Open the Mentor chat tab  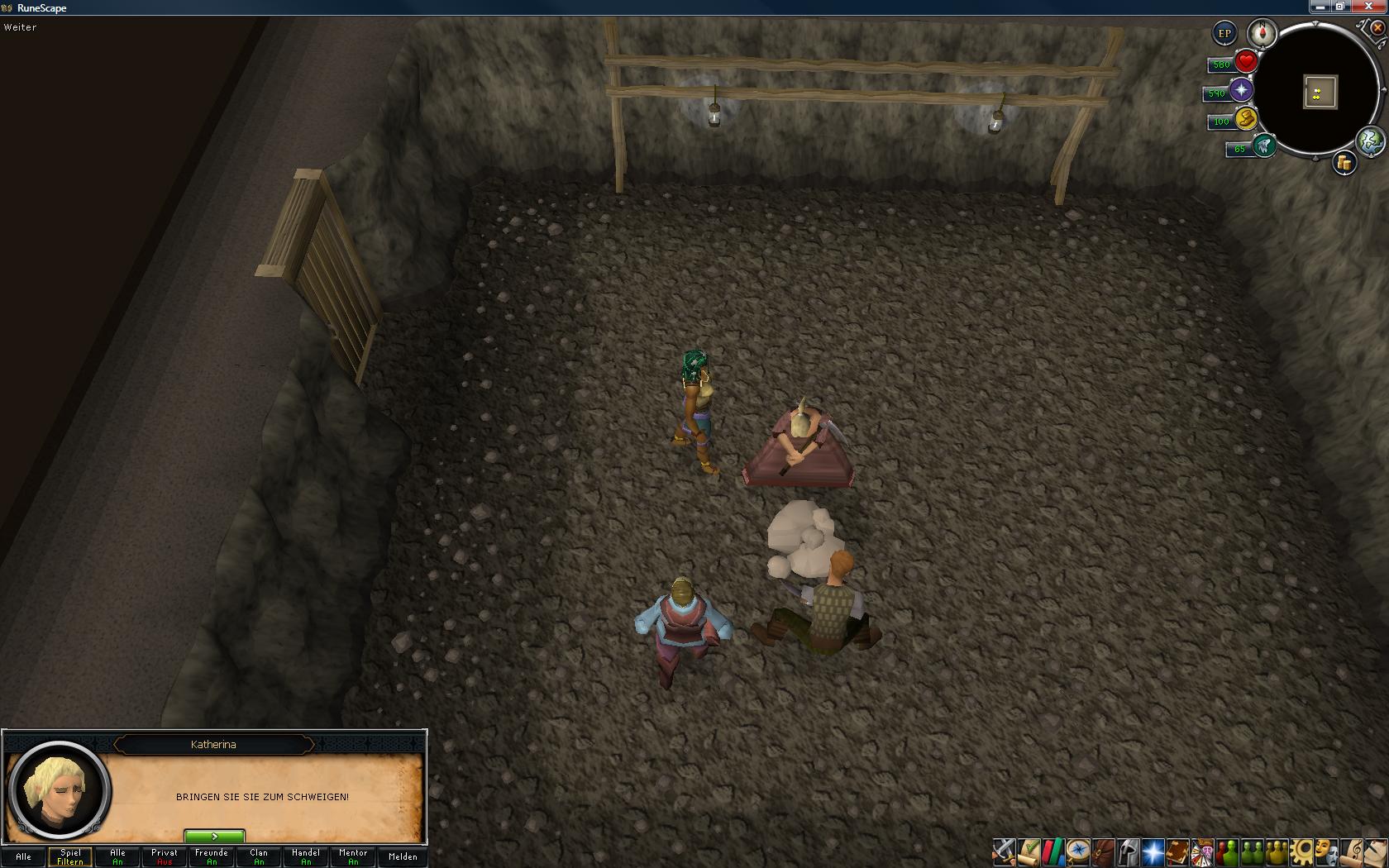point(353,856)
